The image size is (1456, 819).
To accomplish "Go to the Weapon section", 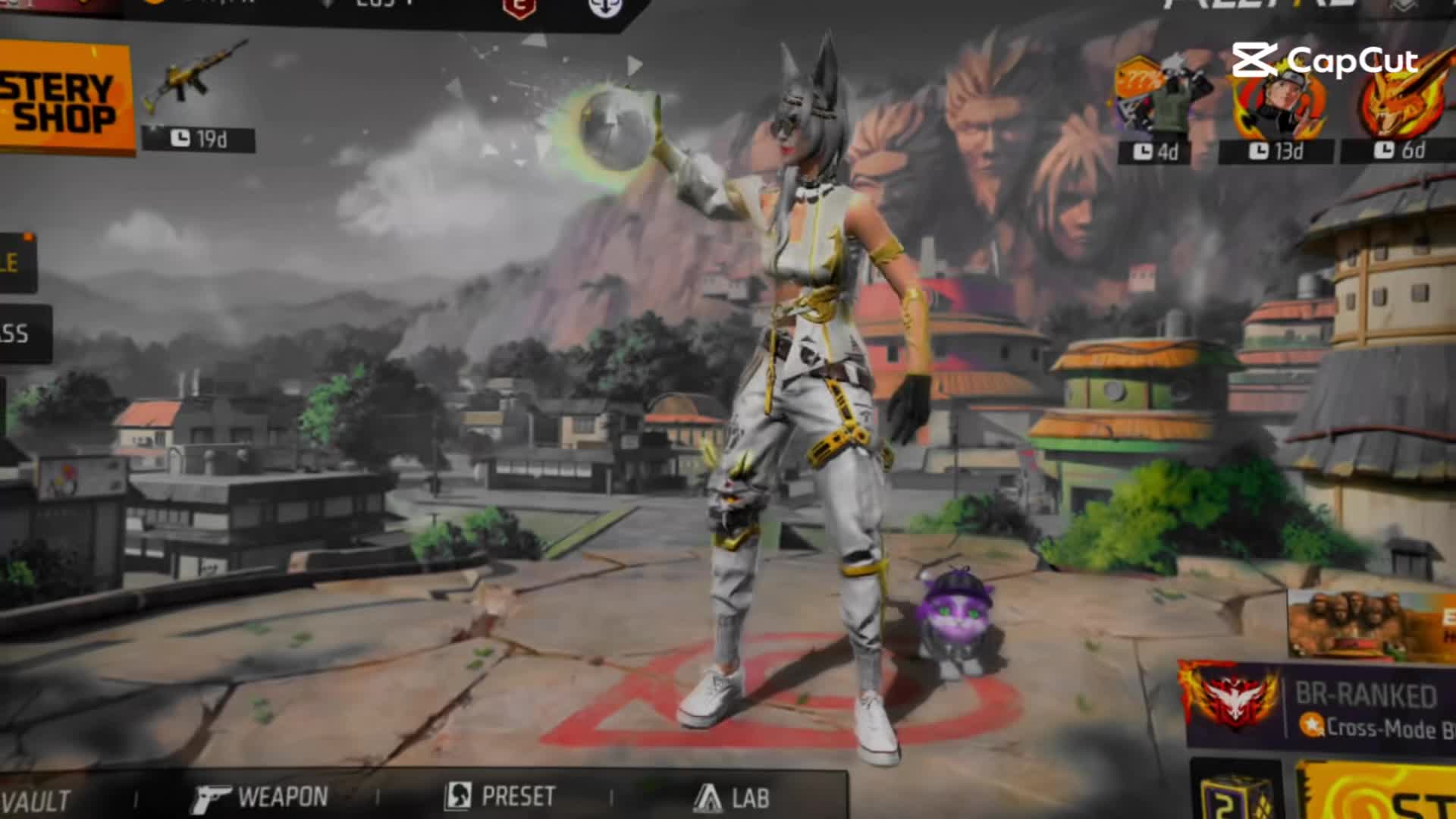I will click(260, 798).
